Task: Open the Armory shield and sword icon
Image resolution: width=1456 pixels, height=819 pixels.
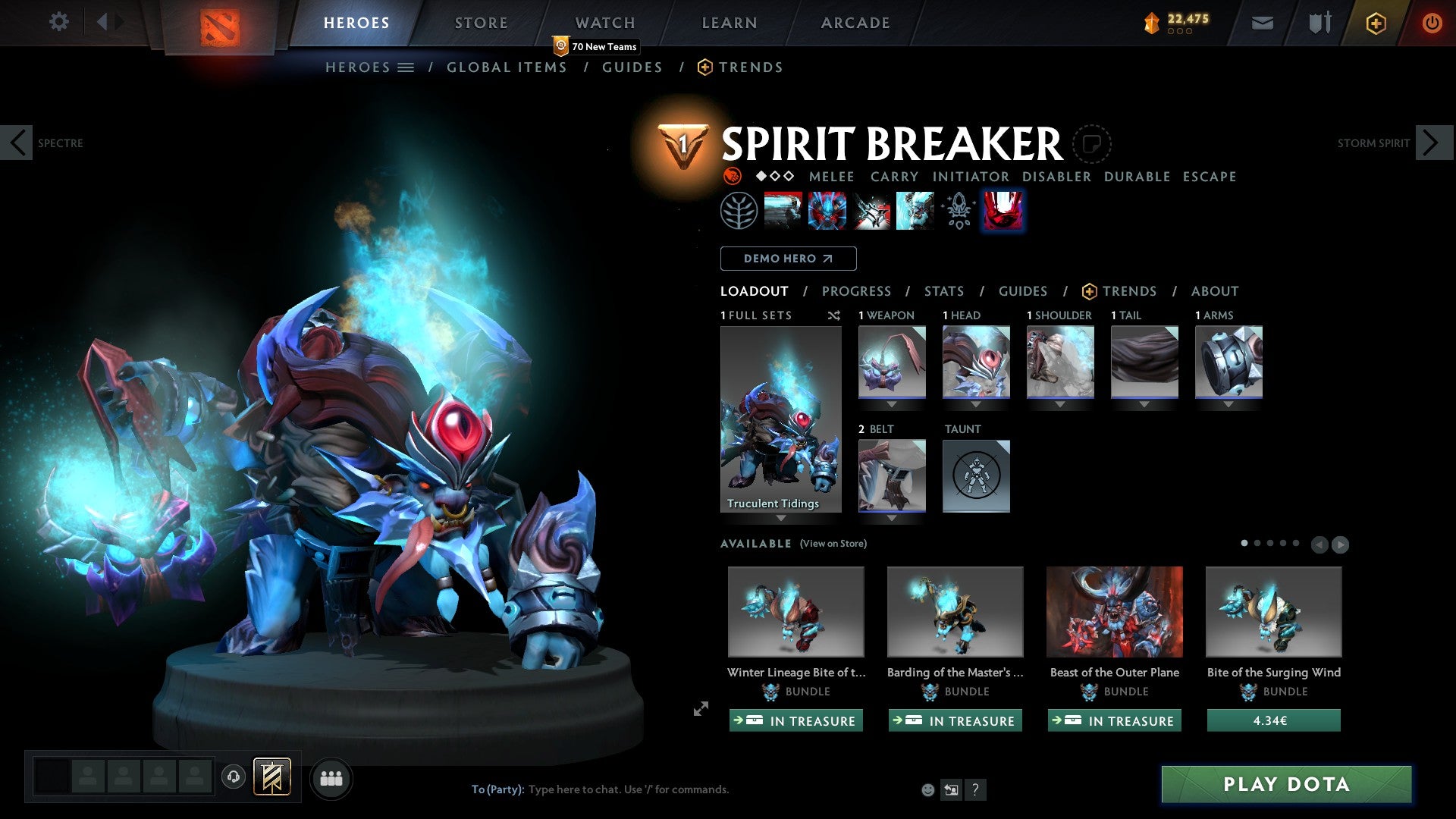Action: [x=1318, y=23]
